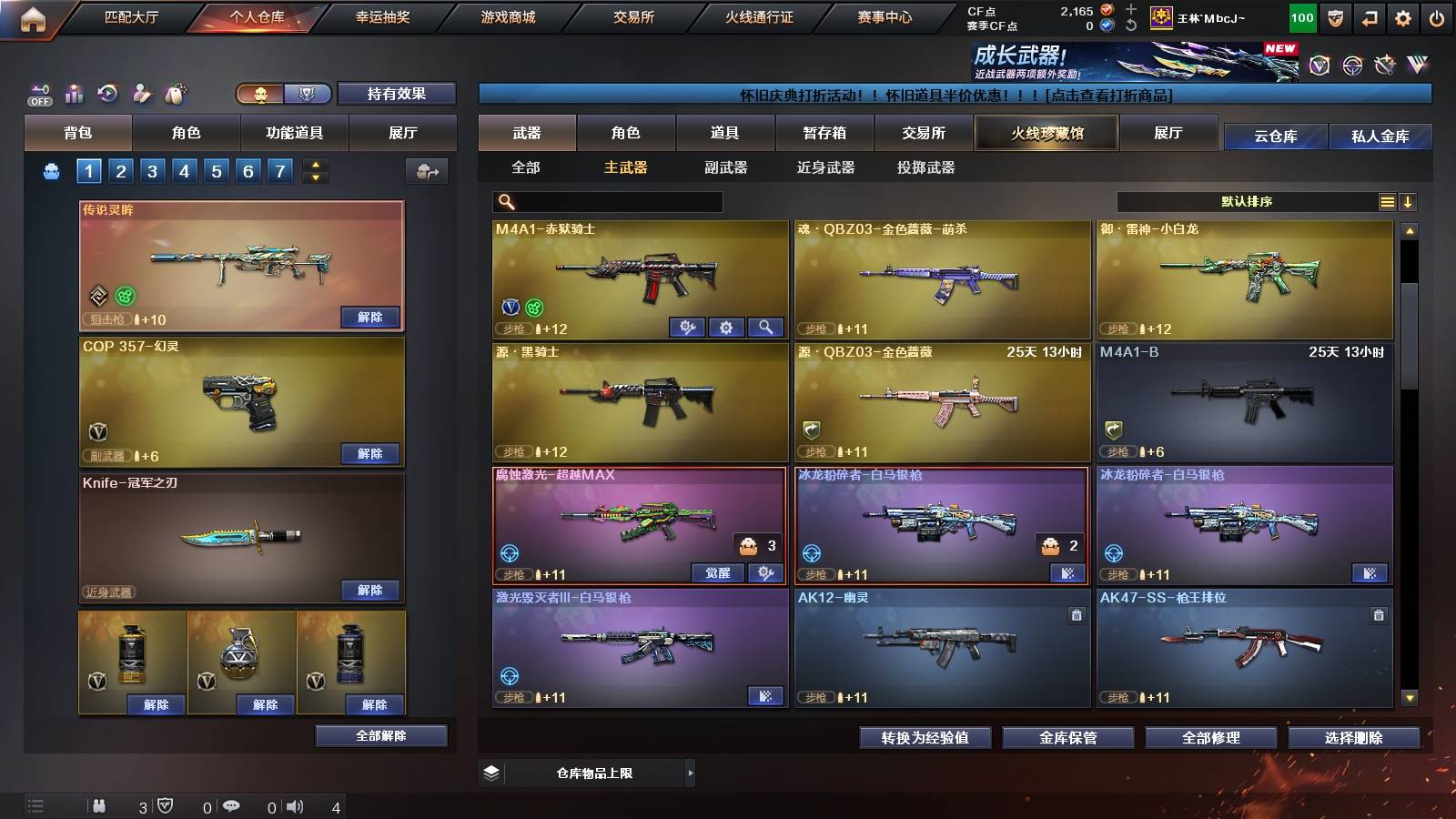The image size is (1456, 819).
Task: Toggle the OFF key switch in top-left panel
Action: coord(38,94)
